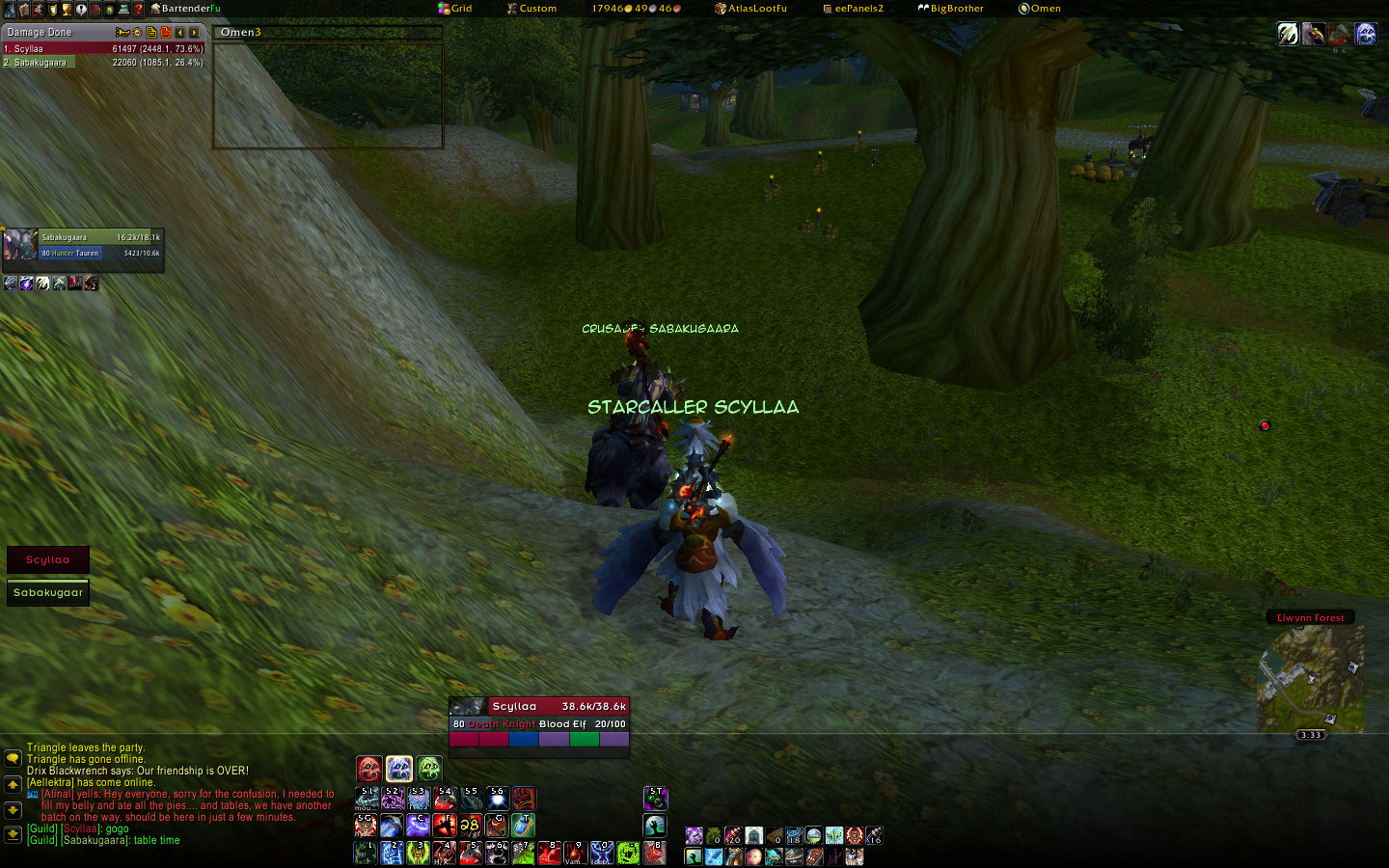
Task: Reset damage meter with red X icon
Action: click(166, 33)
